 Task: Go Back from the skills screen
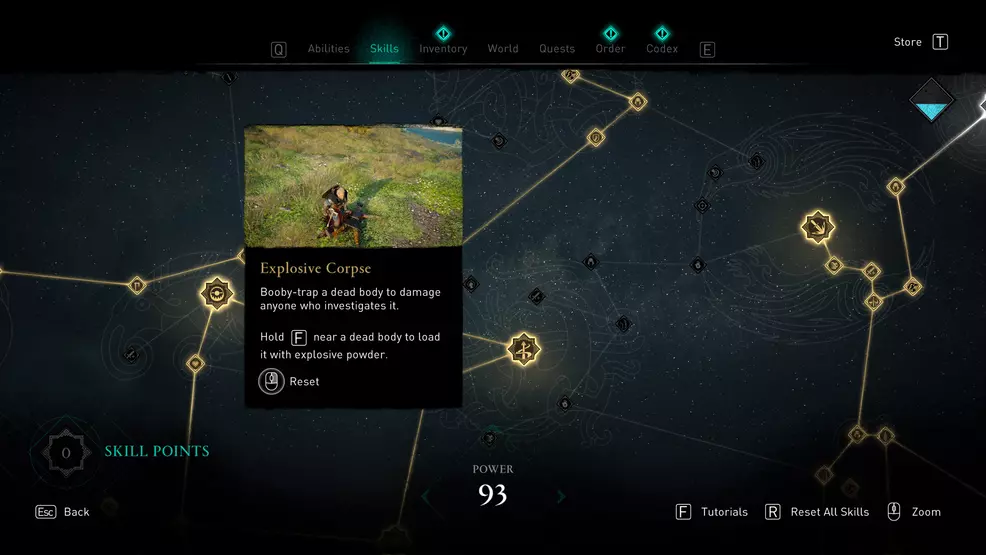pyautogui.click(x=64, y=512)
